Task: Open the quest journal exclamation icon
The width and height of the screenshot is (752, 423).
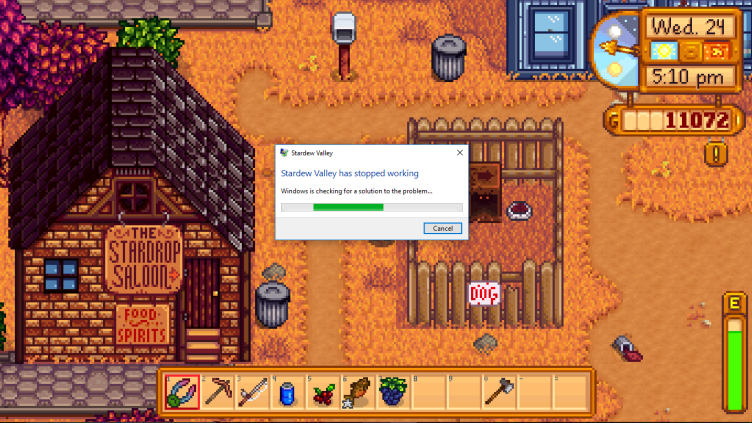Action: click(x=715, y=153)
